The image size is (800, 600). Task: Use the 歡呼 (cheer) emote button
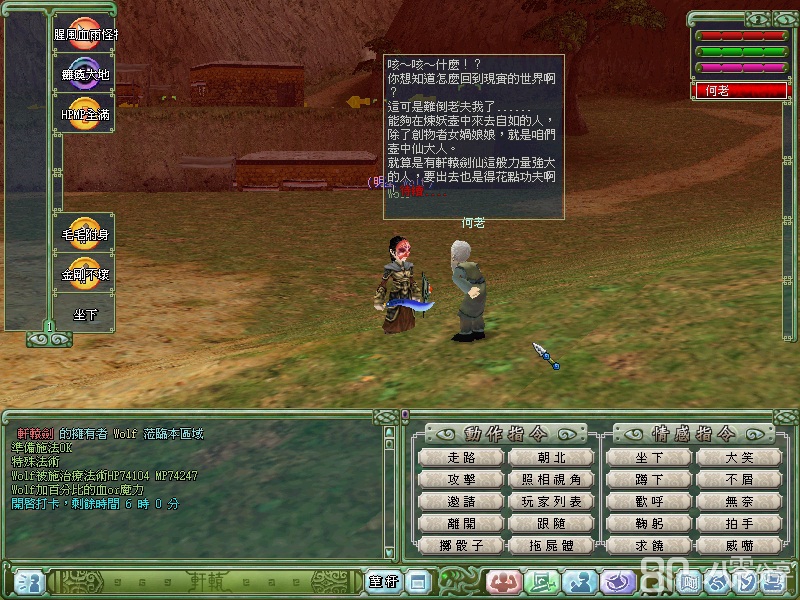(x=650, y=501)
